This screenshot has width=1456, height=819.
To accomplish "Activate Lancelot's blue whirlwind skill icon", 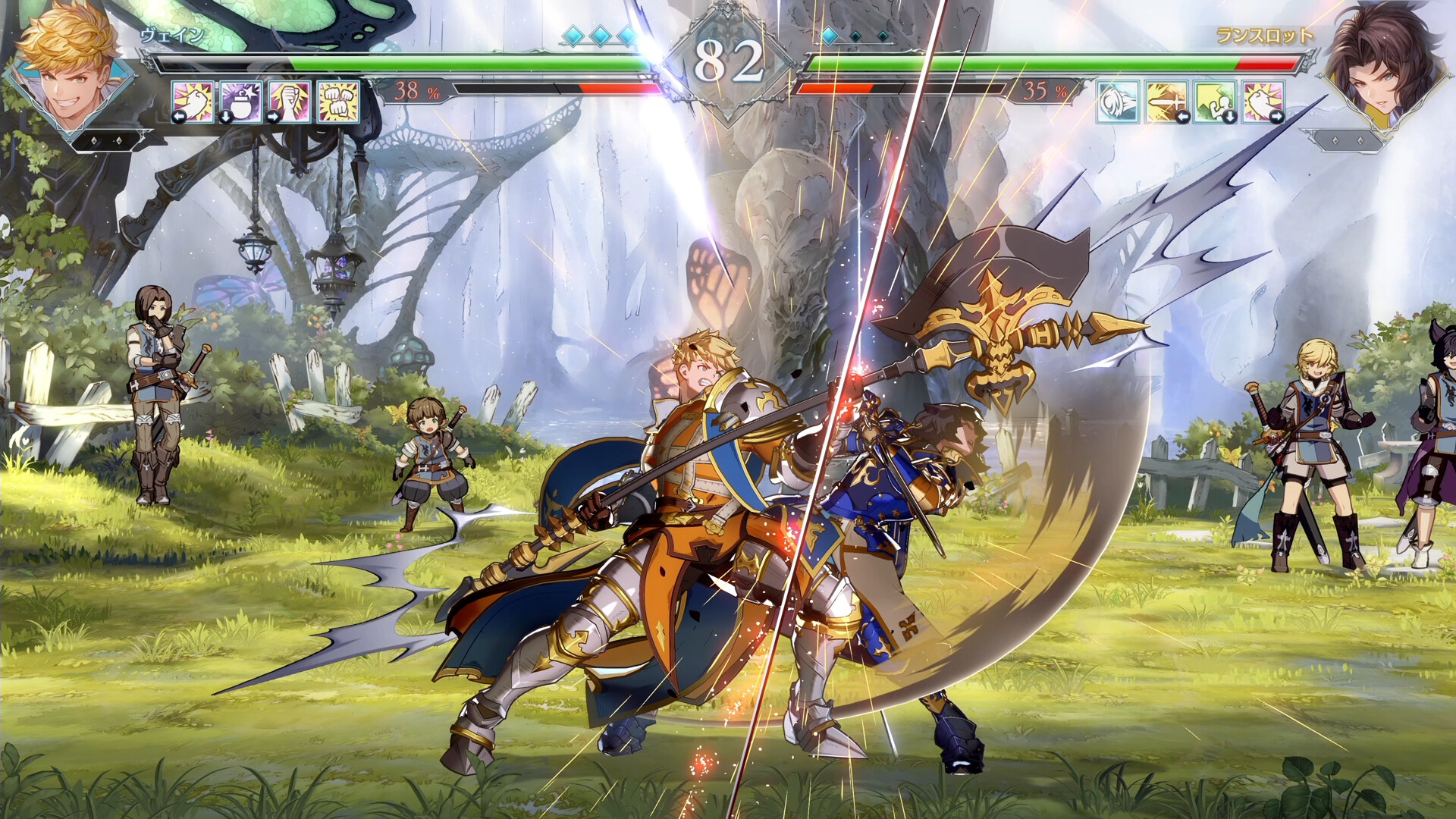I will pyautogui.click(x=1118, y=101).
